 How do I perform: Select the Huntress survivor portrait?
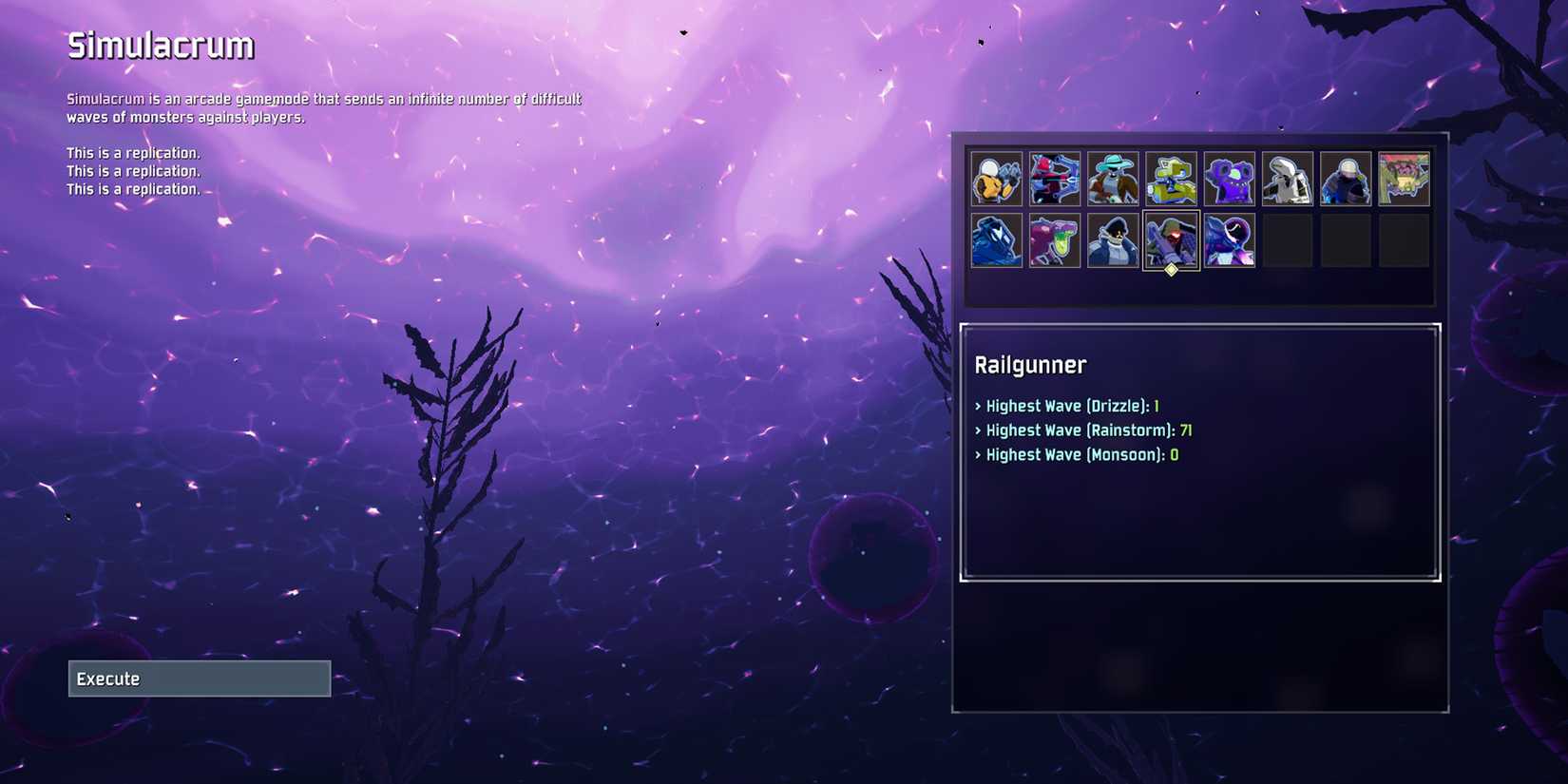point(1055,178)
